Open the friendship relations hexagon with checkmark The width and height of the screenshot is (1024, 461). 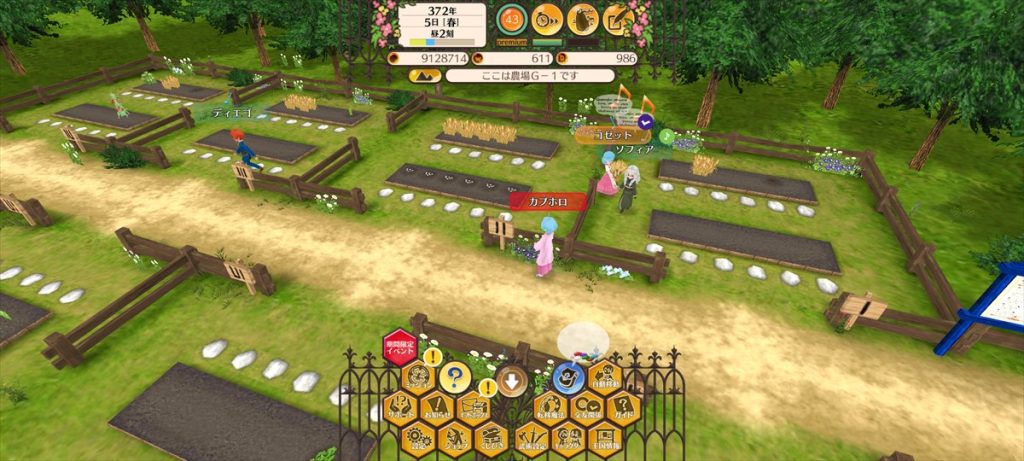(x=587, y=408)
